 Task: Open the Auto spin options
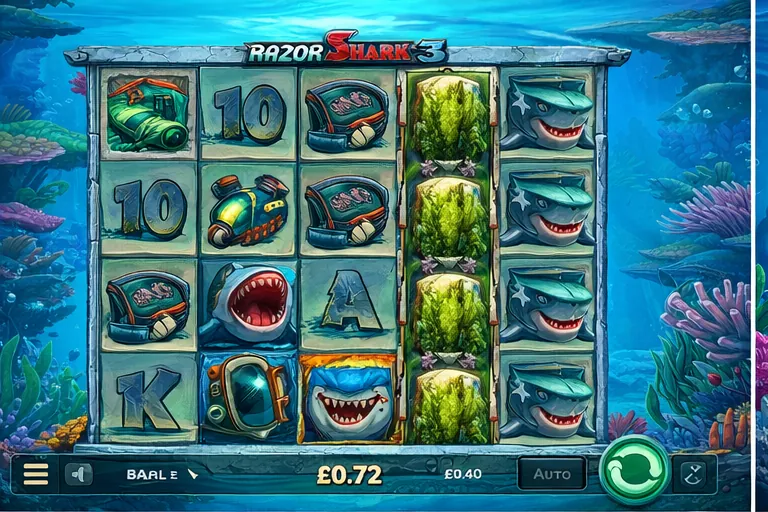[x=552, y=474]
